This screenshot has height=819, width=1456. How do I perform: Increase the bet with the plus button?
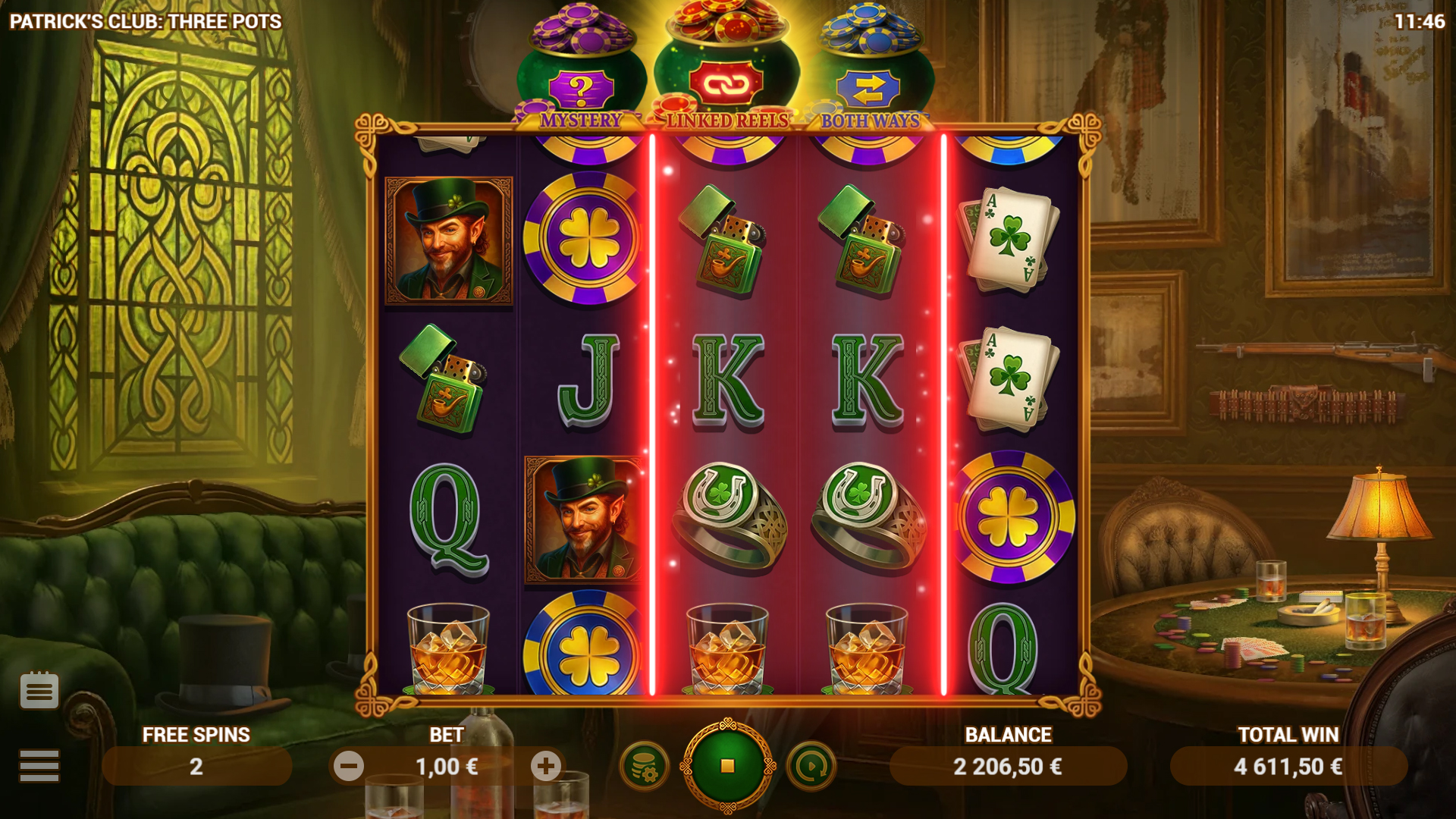point(546,767)
